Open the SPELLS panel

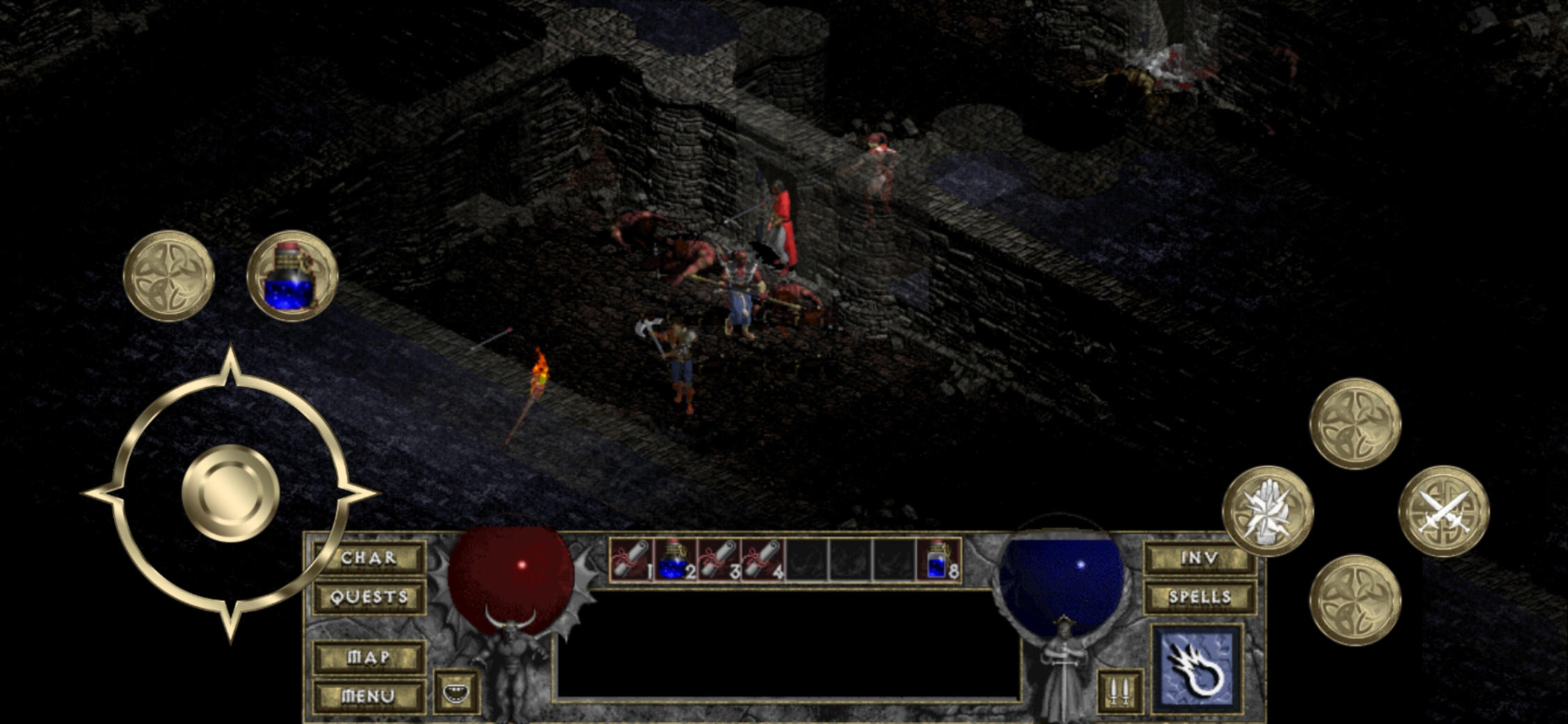(x=1199, y=597)
